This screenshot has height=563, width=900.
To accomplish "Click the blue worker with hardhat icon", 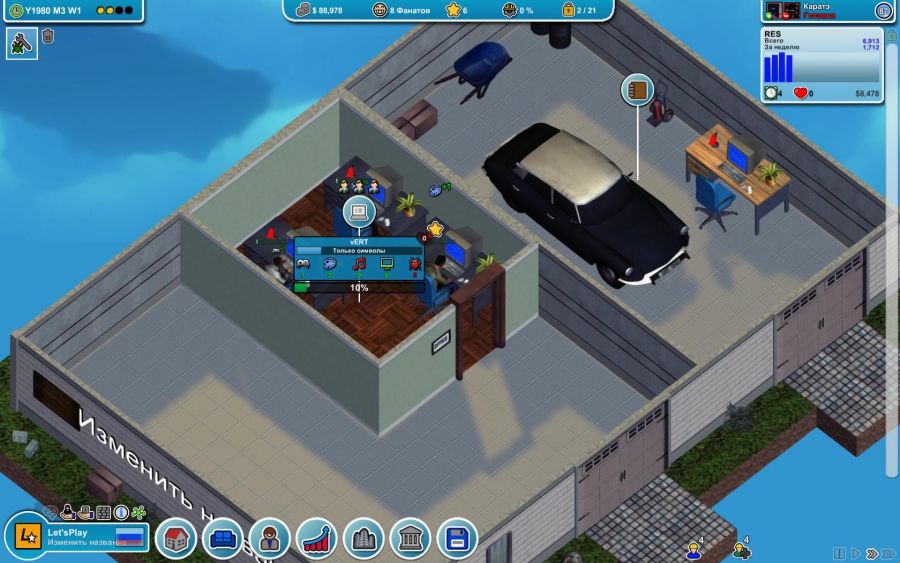I will tap(692, 550).
